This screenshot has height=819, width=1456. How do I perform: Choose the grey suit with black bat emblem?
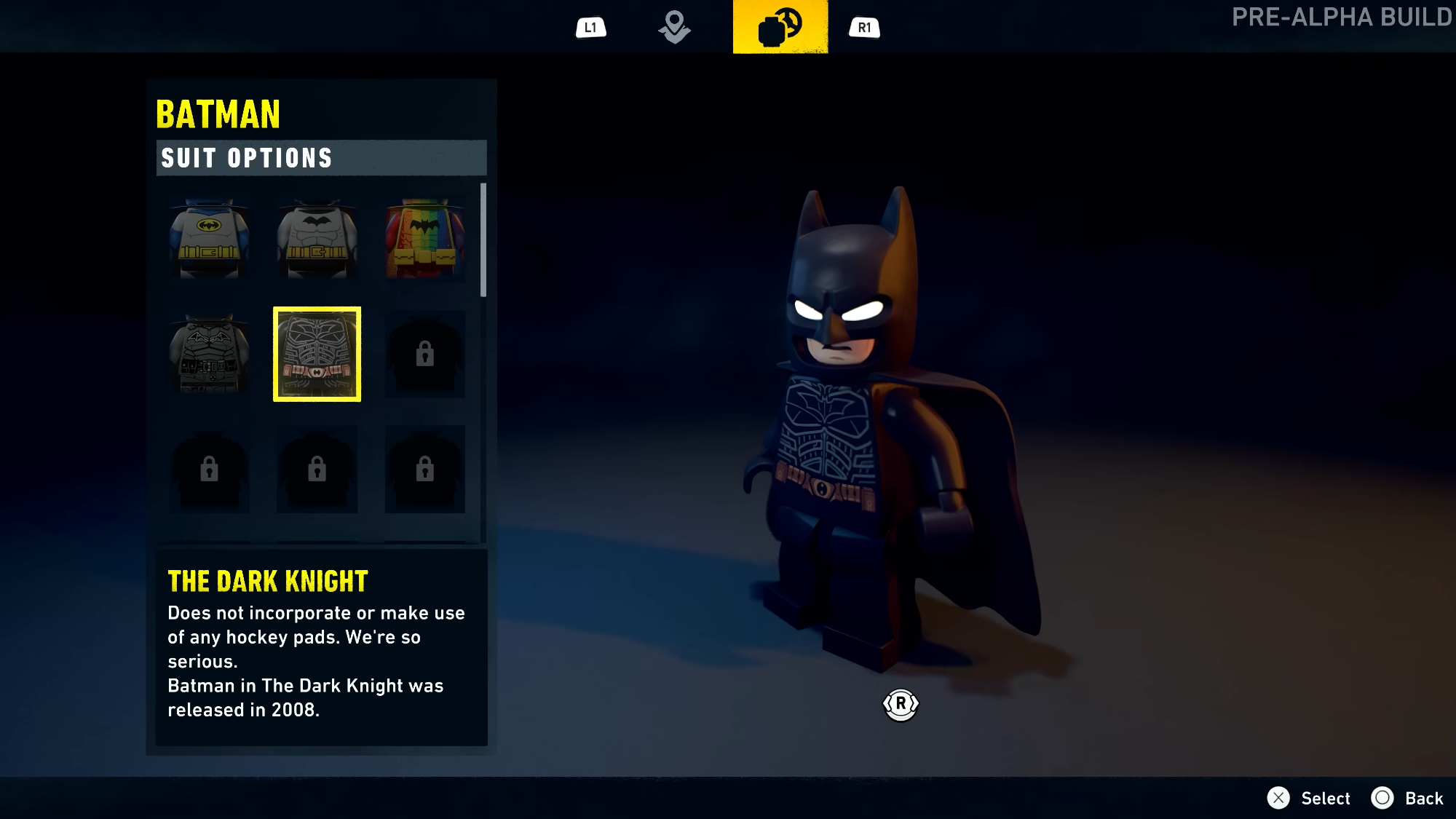click(317, 239)
